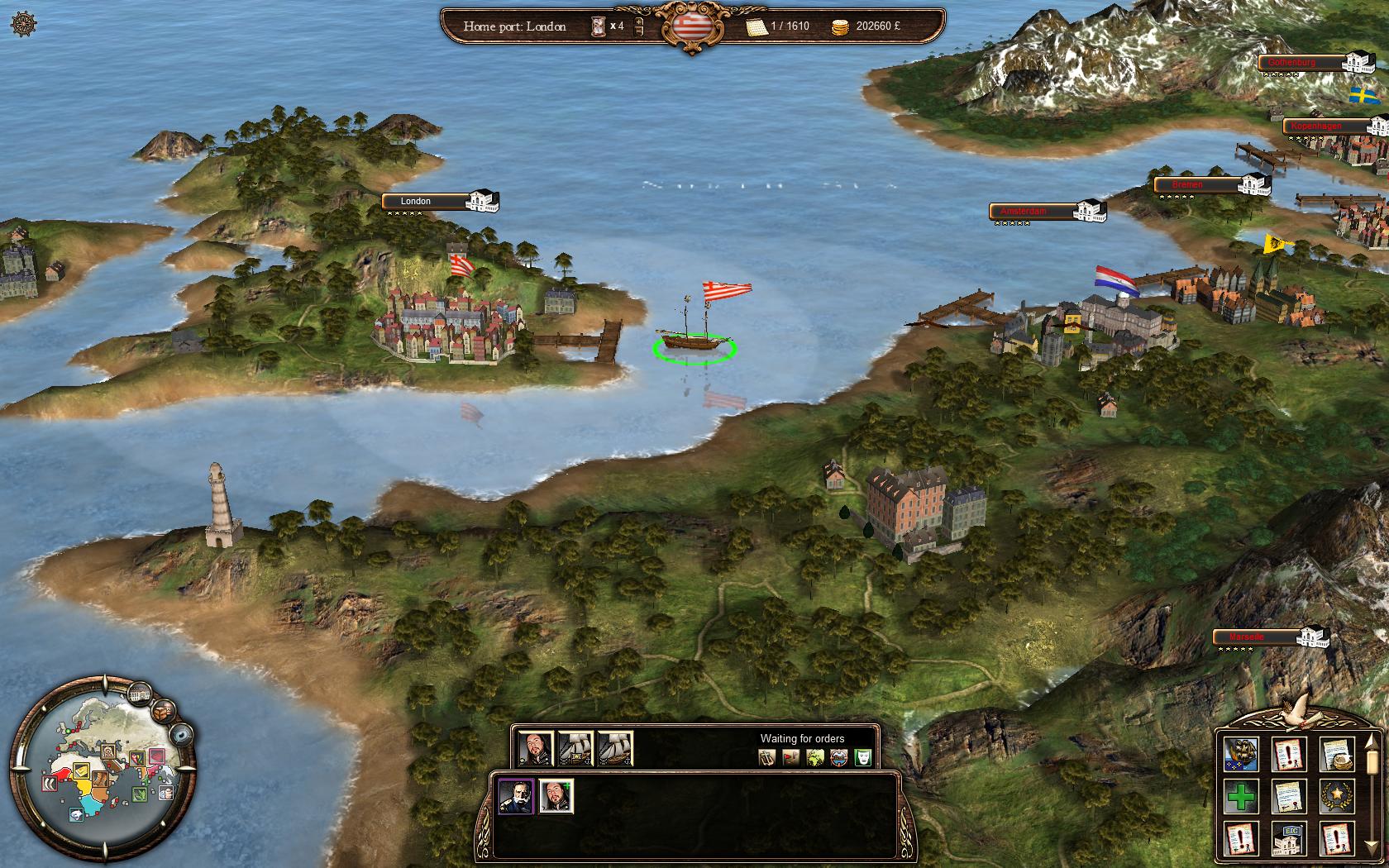Viewport: 1389px width, 868px height.
Task: Click the notification panel scrollbar handle
Action: 1371,761
